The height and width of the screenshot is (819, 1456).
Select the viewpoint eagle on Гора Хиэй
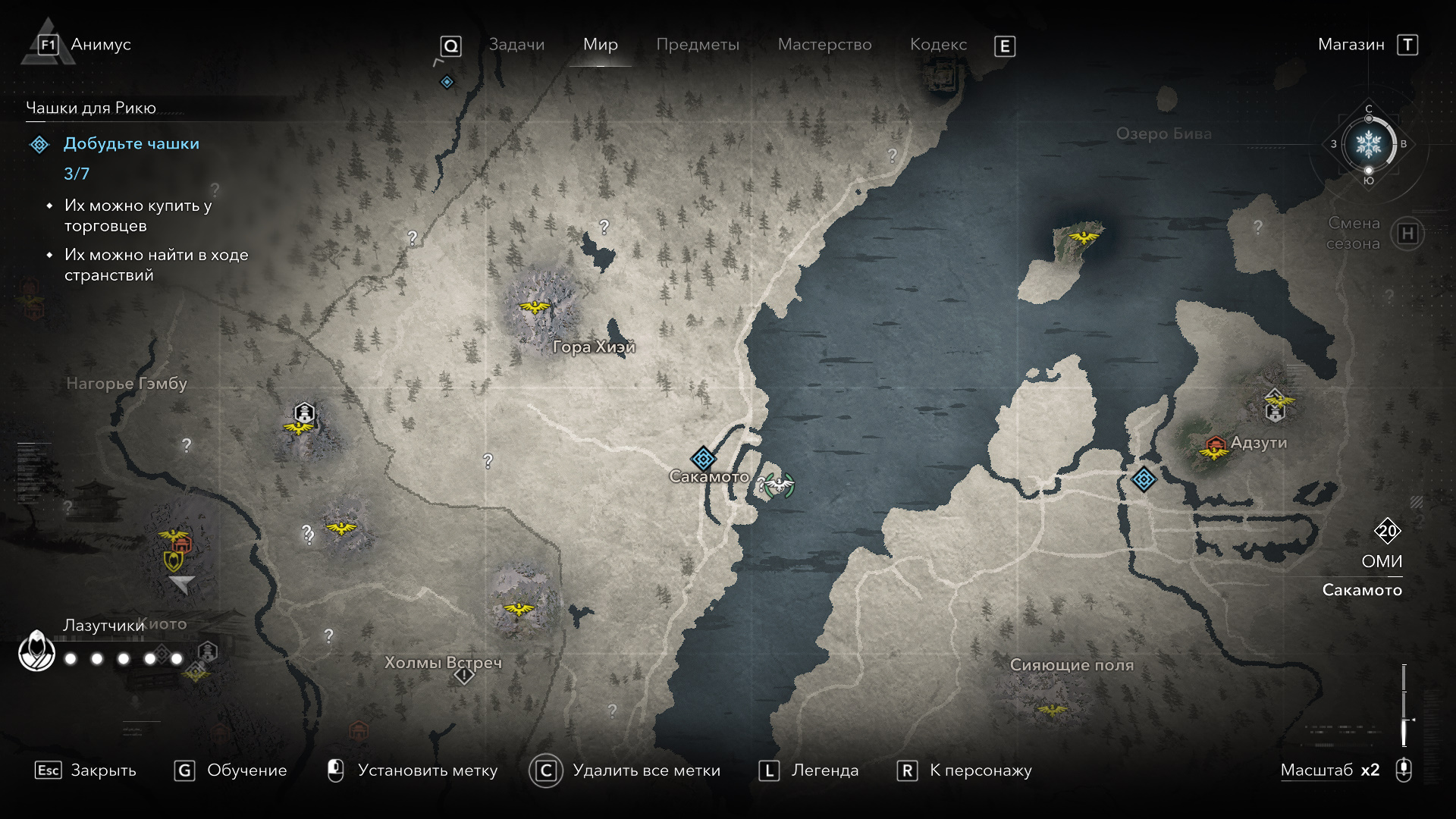coord(535,306)
